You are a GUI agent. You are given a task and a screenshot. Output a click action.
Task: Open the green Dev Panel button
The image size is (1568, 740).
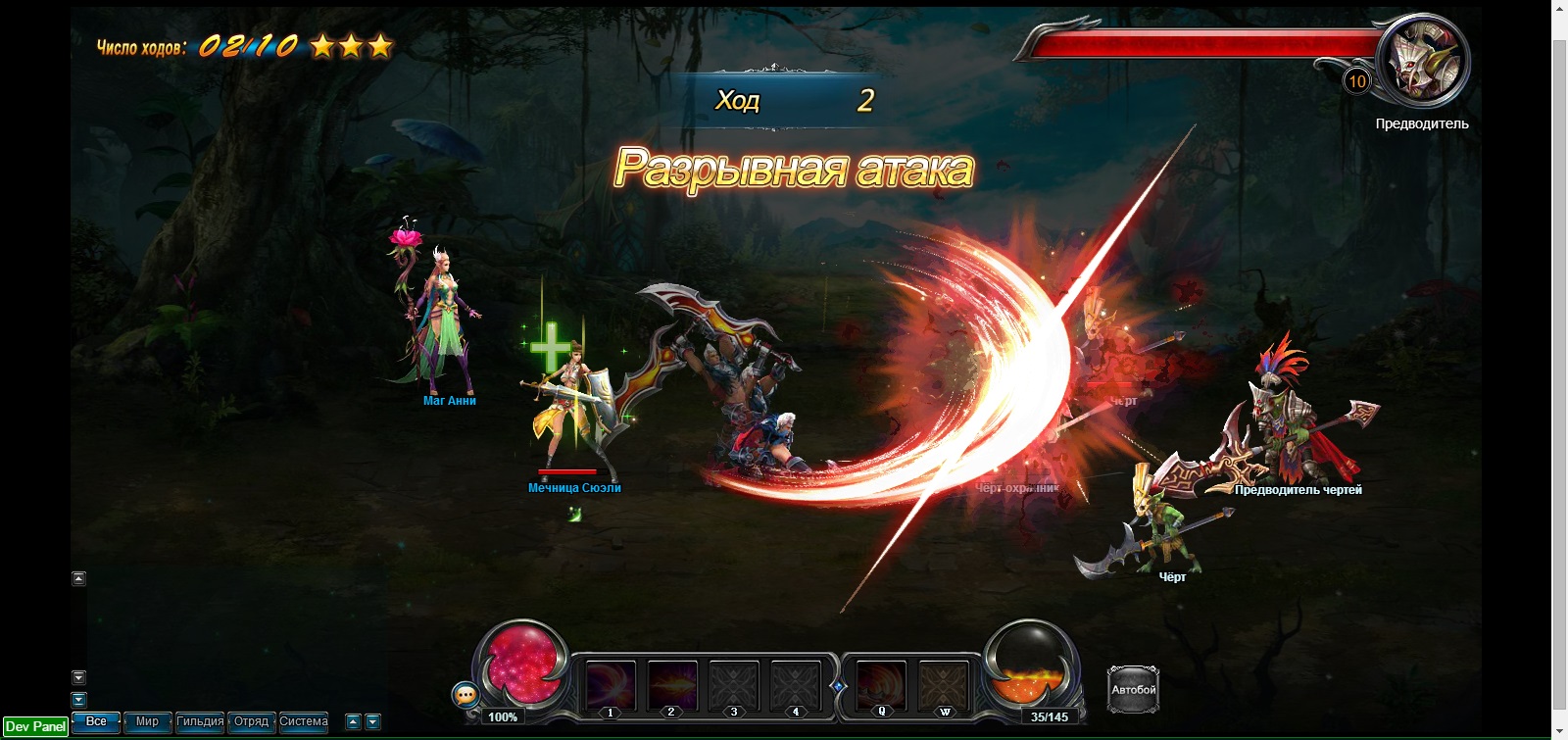pos(35,726)
